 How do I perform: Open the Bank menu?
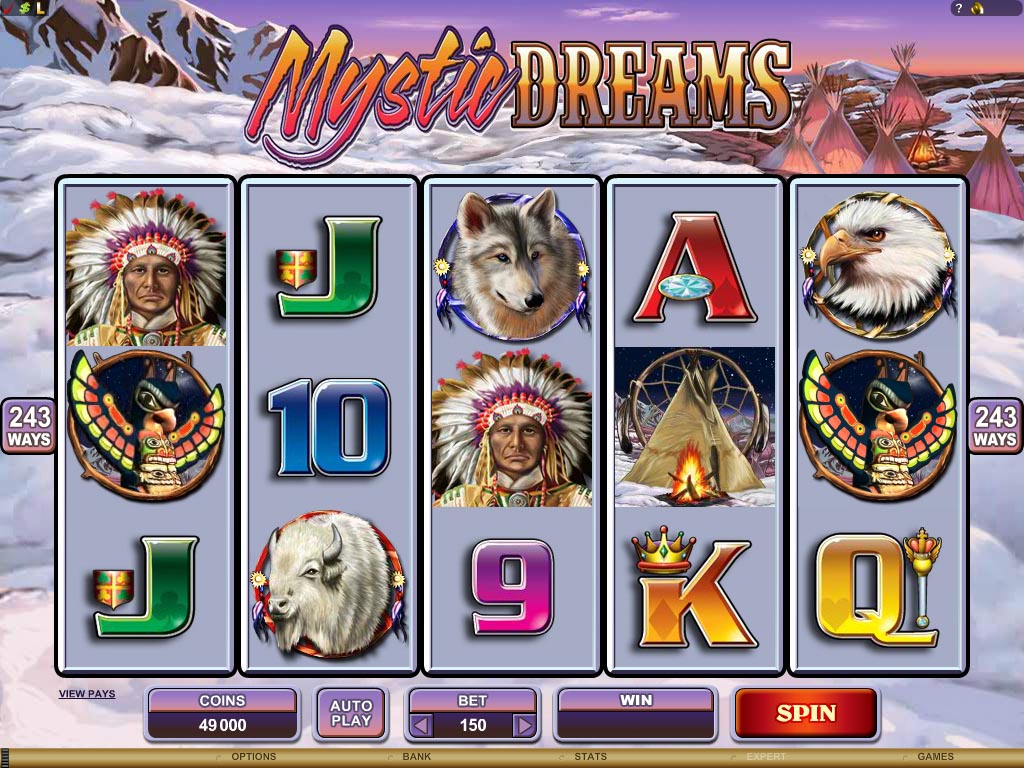coord(416,757)
